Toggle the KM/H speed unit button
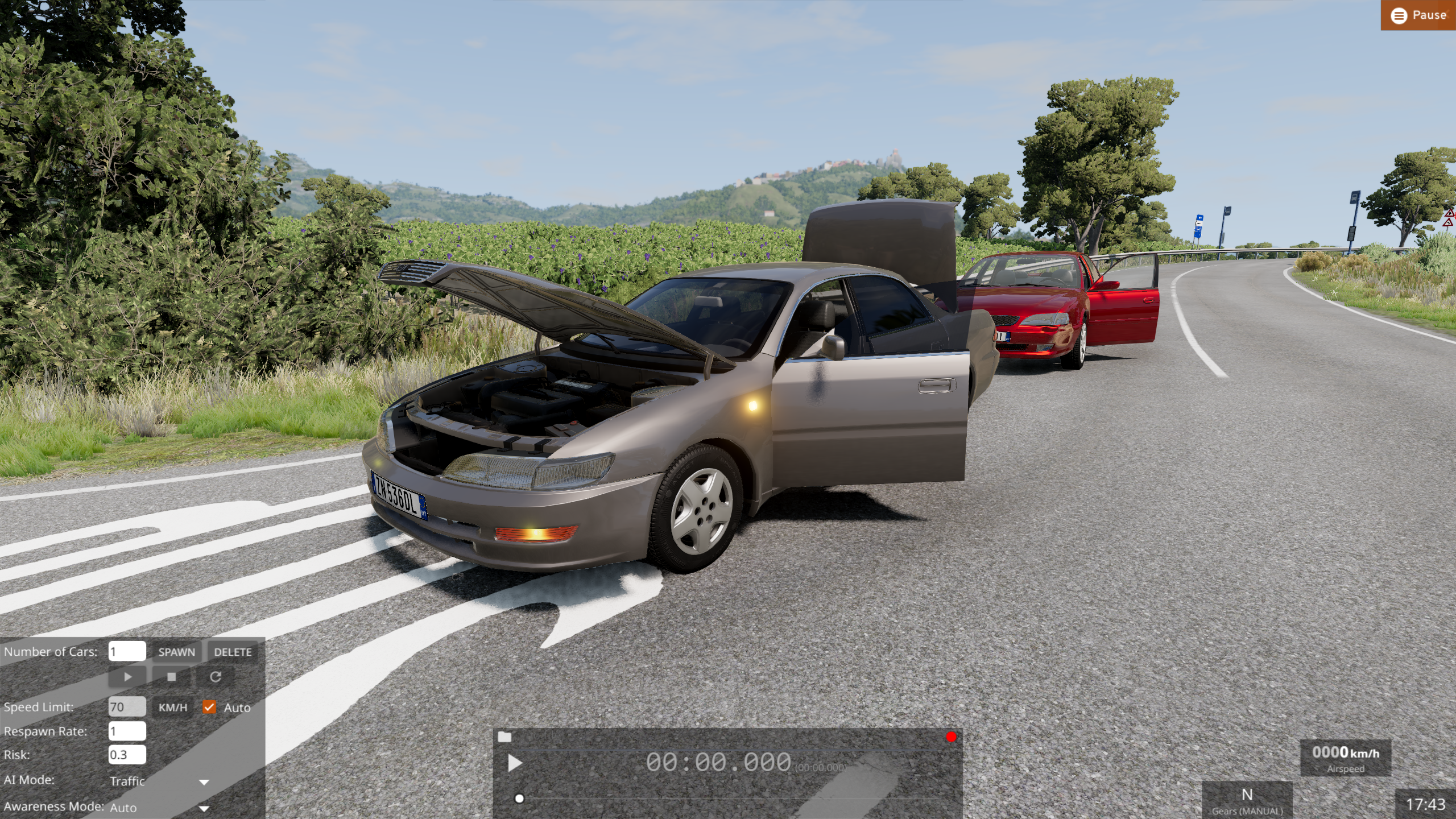This screenshot has width=1456, height=819. tap(172, 708)
